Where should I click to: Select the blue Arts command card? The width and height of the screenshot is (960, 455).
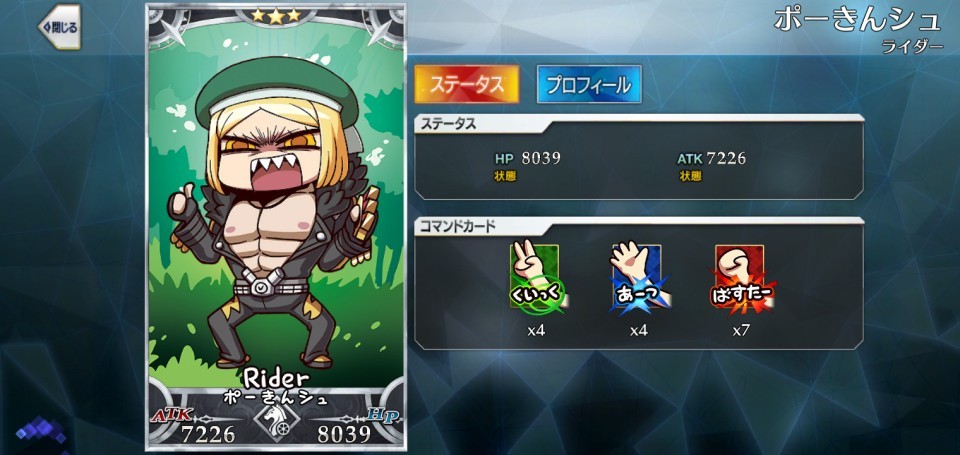click(637, 277)
